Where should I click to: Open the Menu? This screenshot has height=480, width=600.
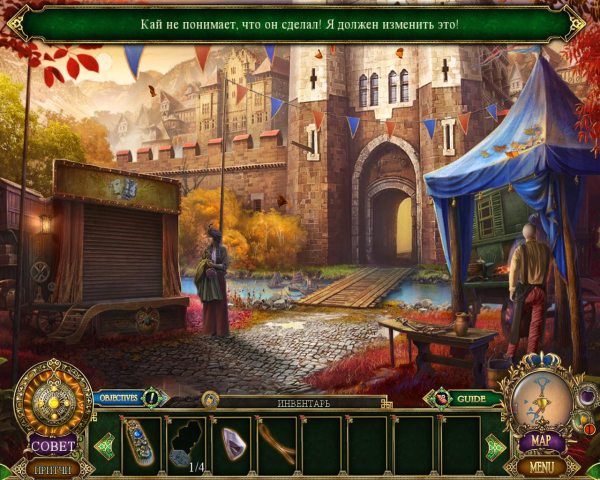[x=541, y=466]
